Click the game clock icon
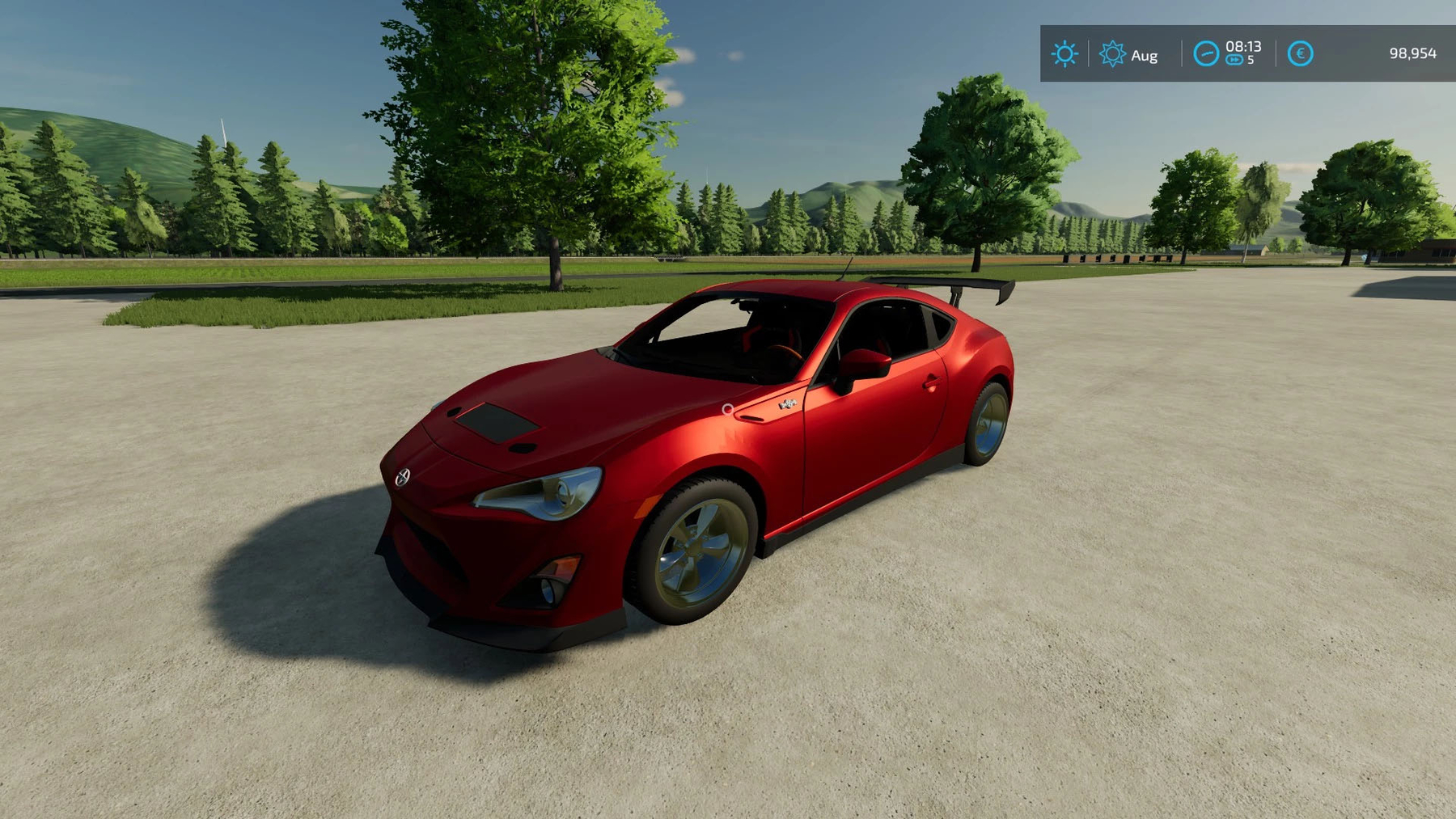 pos(1206,54)
